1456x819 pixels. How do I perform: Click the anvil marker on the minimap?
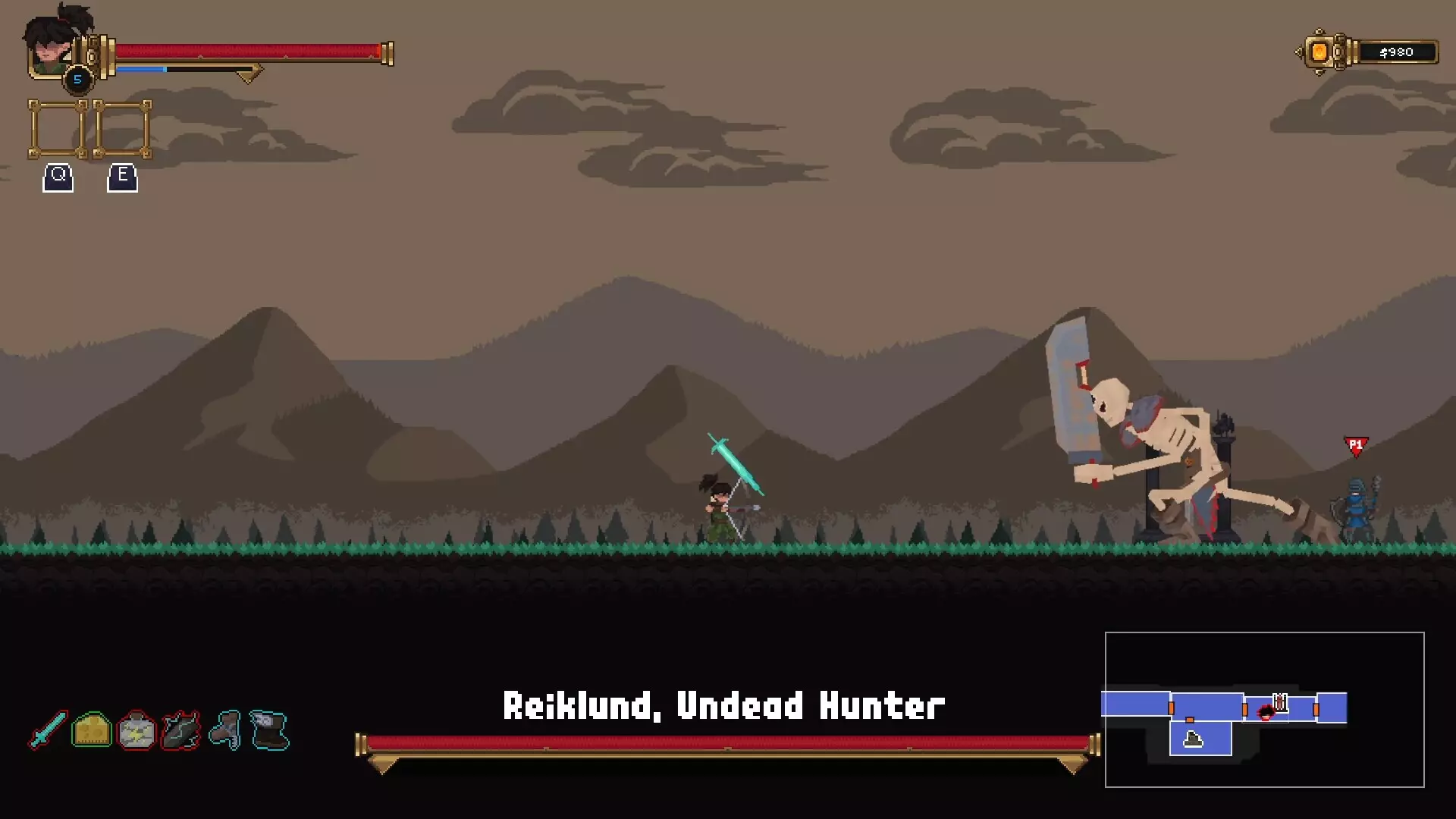pos(1193,739)
